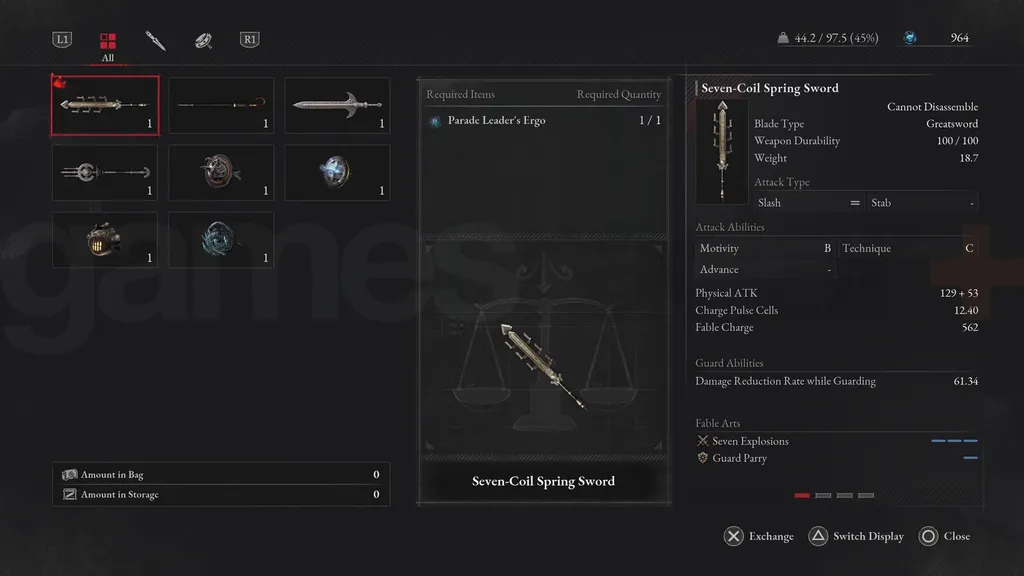Select the Seven-Coil Spring Sword slot
The height and width of the screenshot is (576, 1024).
tap(104, 105)
